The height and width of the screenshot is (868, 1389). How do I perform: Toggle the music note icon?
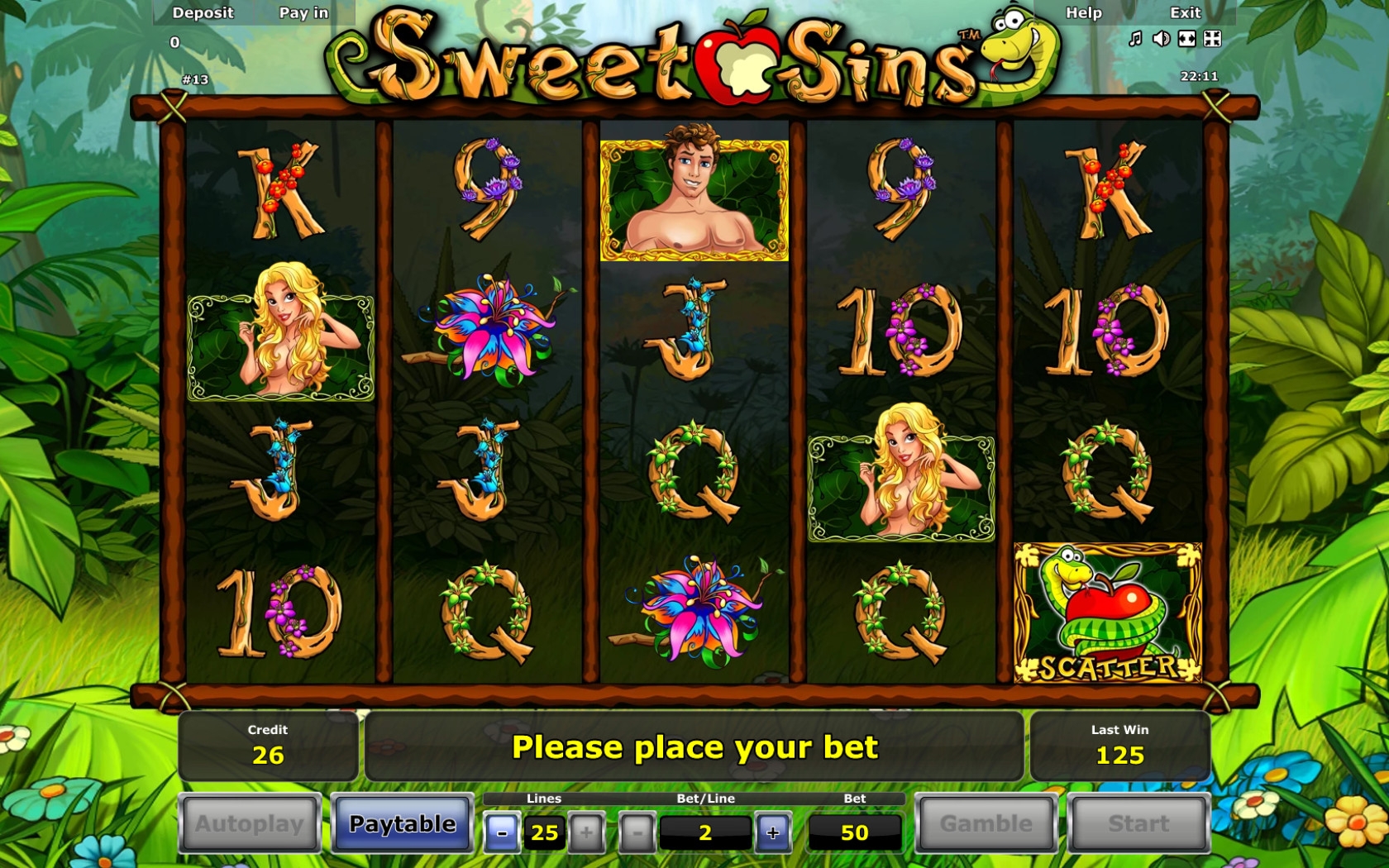[x=1136, y=39]
